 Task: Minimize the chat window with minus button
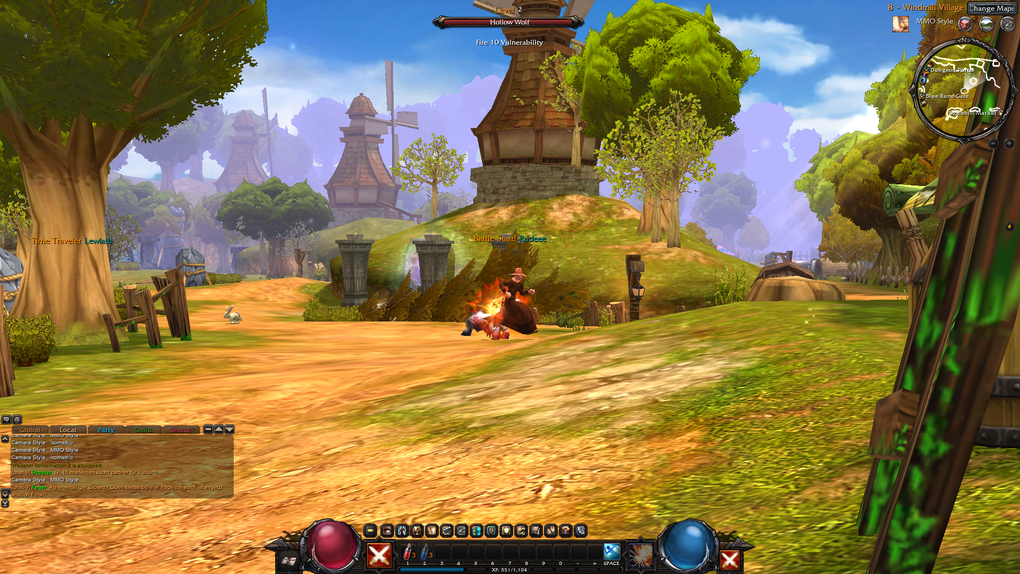pos(208,429)
